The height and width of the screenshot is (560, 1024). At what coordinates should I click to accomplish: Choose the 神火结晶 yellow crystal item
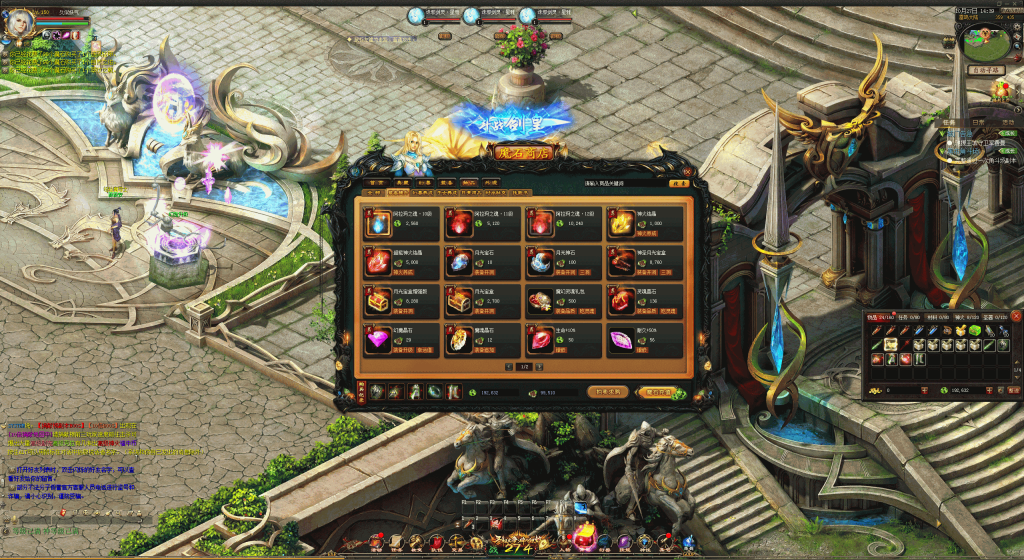pyautogui.click(x=620, y=223)
